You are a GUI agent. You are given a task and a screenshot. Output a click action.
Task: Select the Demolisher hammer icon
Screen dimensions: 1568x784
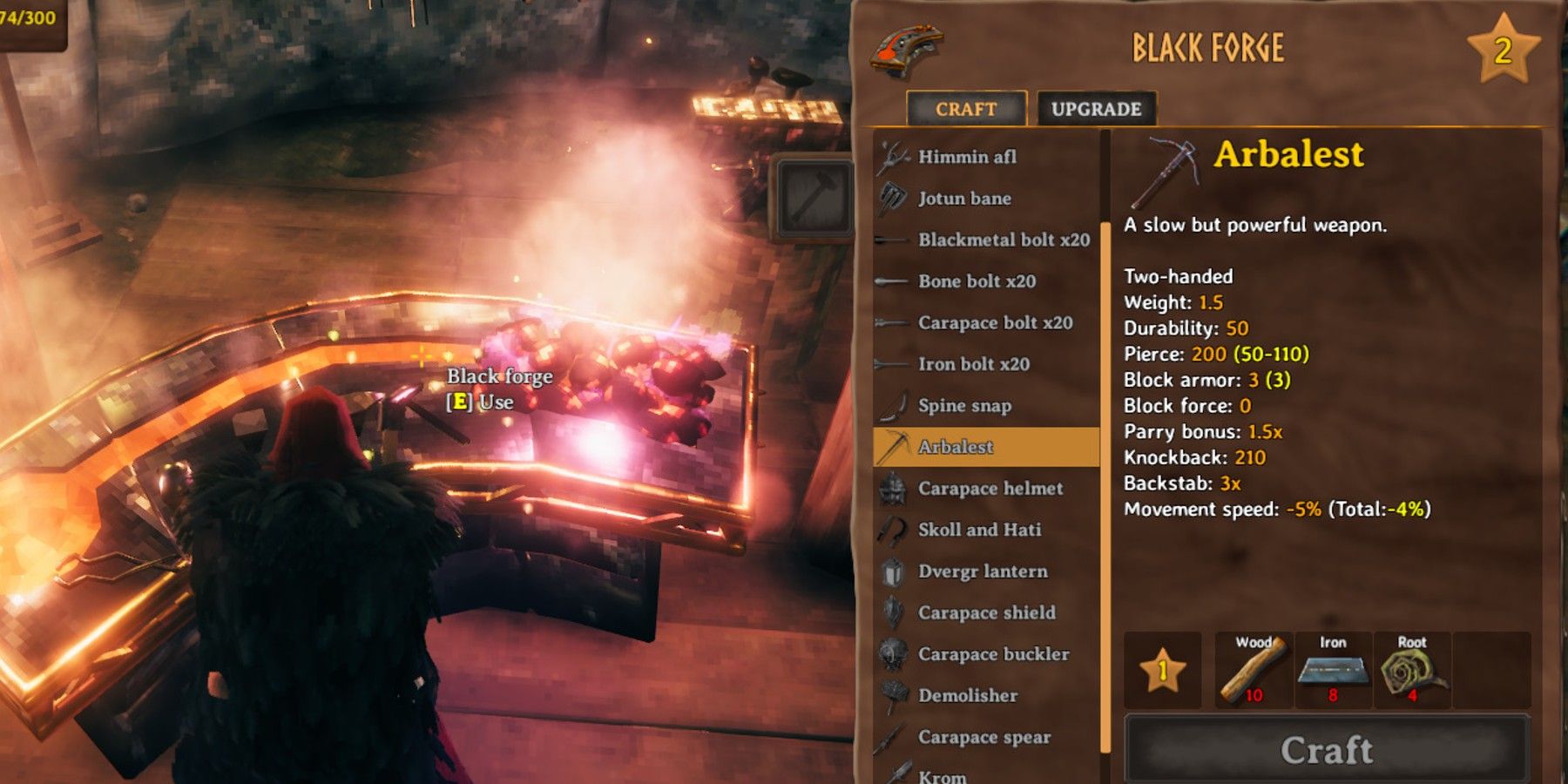tap(894, 695)
